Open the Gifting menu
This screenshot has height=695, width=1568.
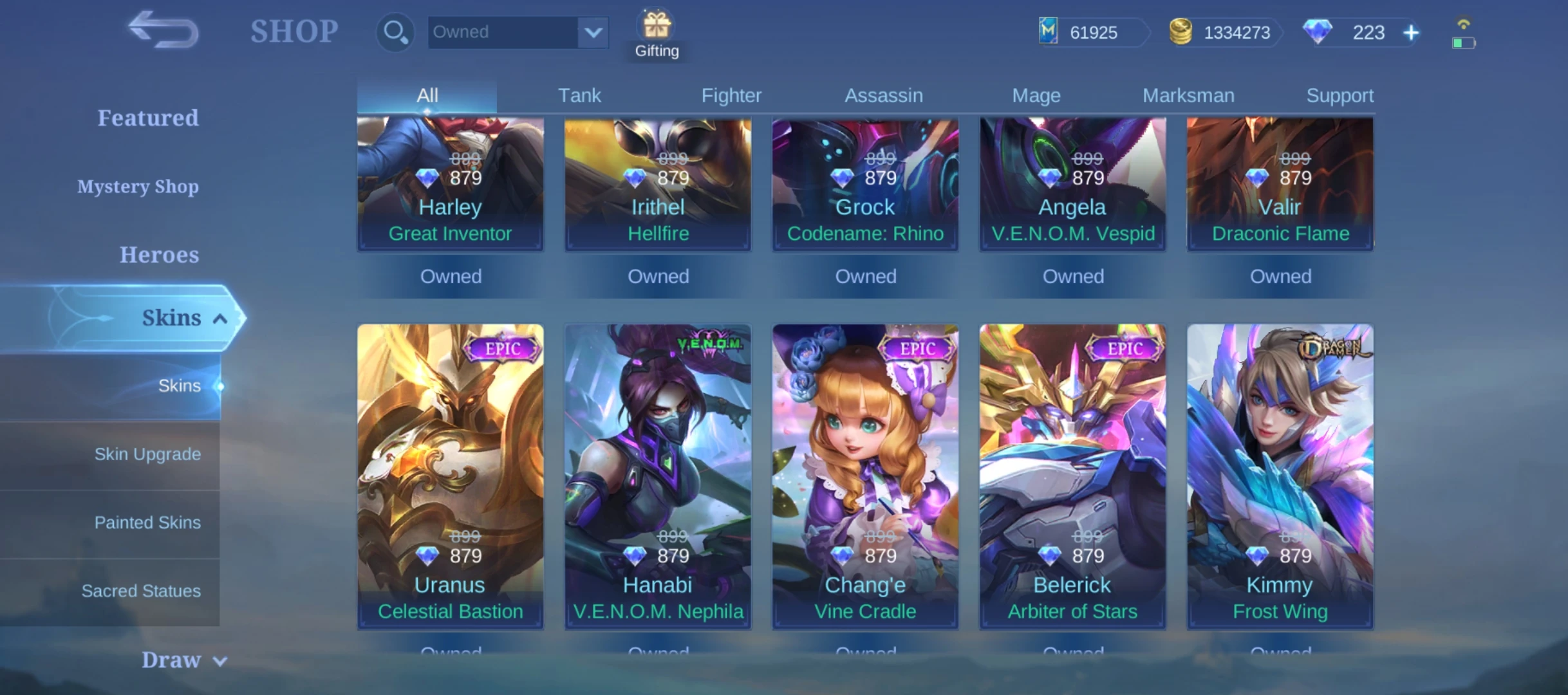[x=657, y=35]
